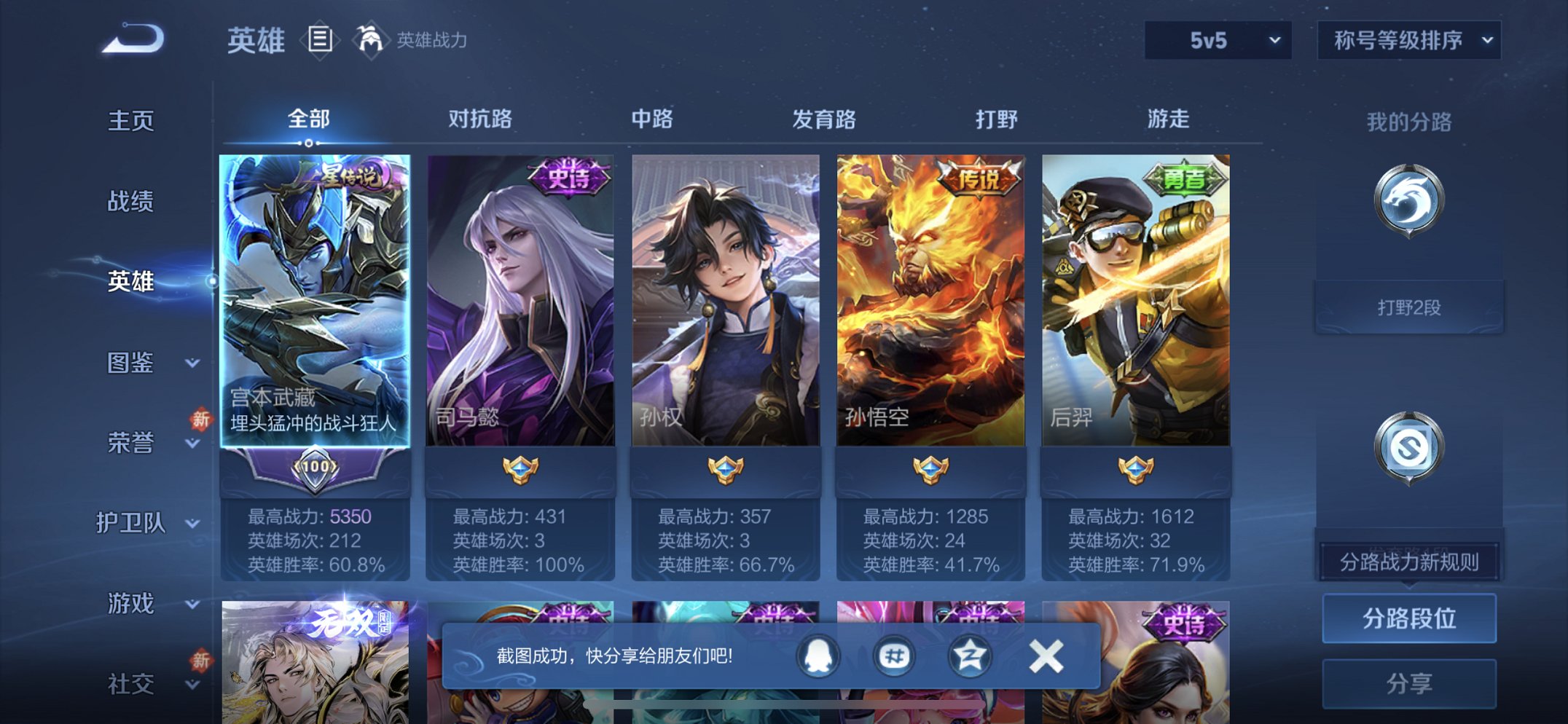Image resolution: width=1568 pixels, height=724 pixels.
Task: Share screenshot via the QQ penguin icon
Action: pyautogui.click(x=818, y=655)
